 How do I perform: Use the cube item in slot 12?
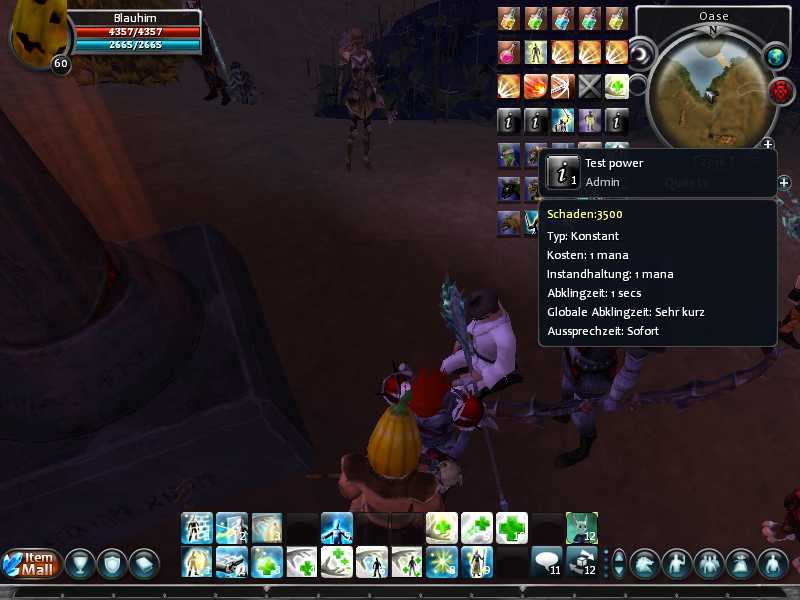pos(581,563)
